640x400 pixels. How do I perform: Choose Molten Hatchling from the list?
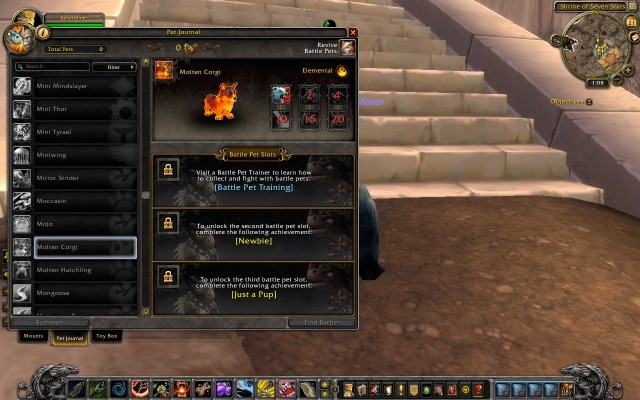click(x=74, y=269)
